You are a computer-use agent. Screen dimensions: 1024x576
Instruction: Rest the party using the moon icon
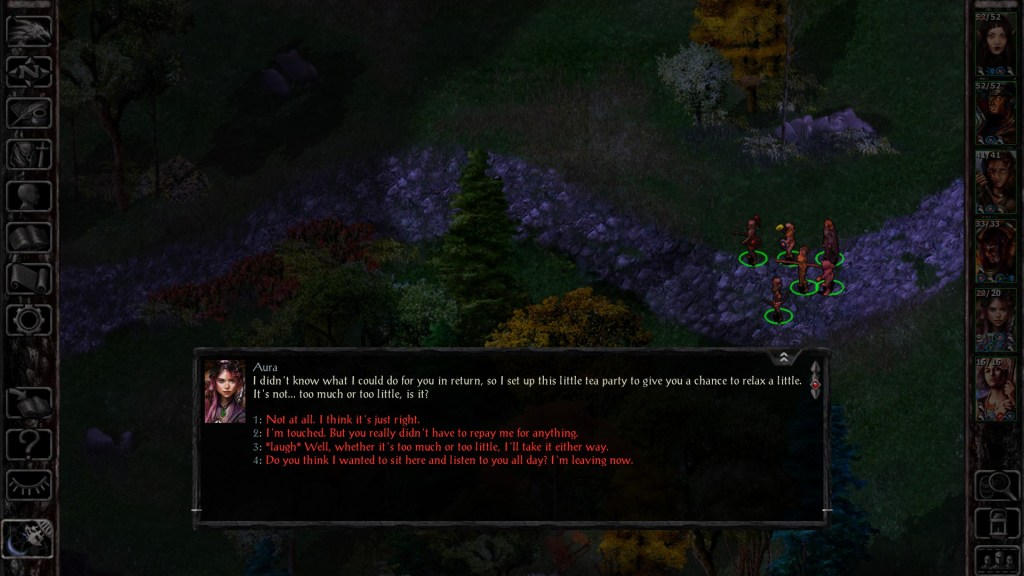[29, 538]
